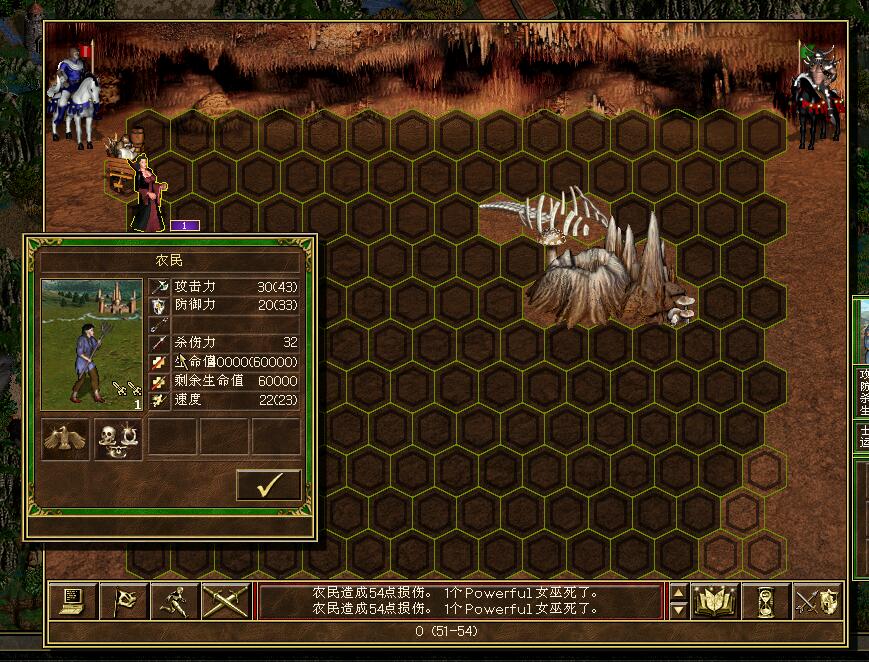Viewport: 869px width, 662px height.
Task: Open combat system options (computer icon)
Action: click(73, 600)
